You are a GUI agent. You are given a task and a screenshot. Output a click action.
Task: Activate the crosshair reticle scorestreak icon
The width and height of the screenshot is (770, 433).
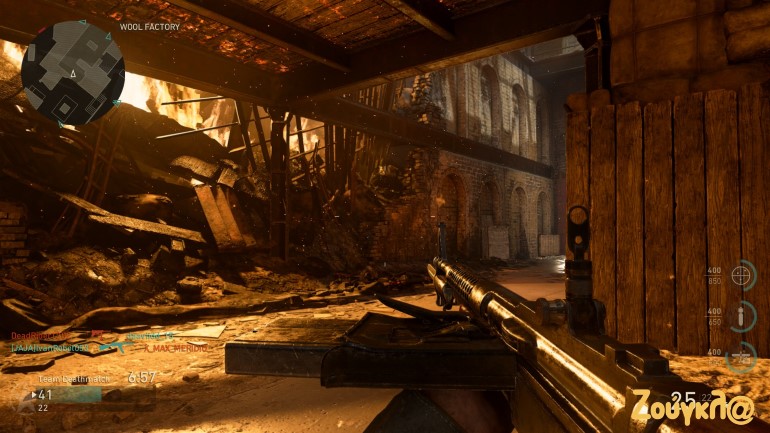[742, 275]
